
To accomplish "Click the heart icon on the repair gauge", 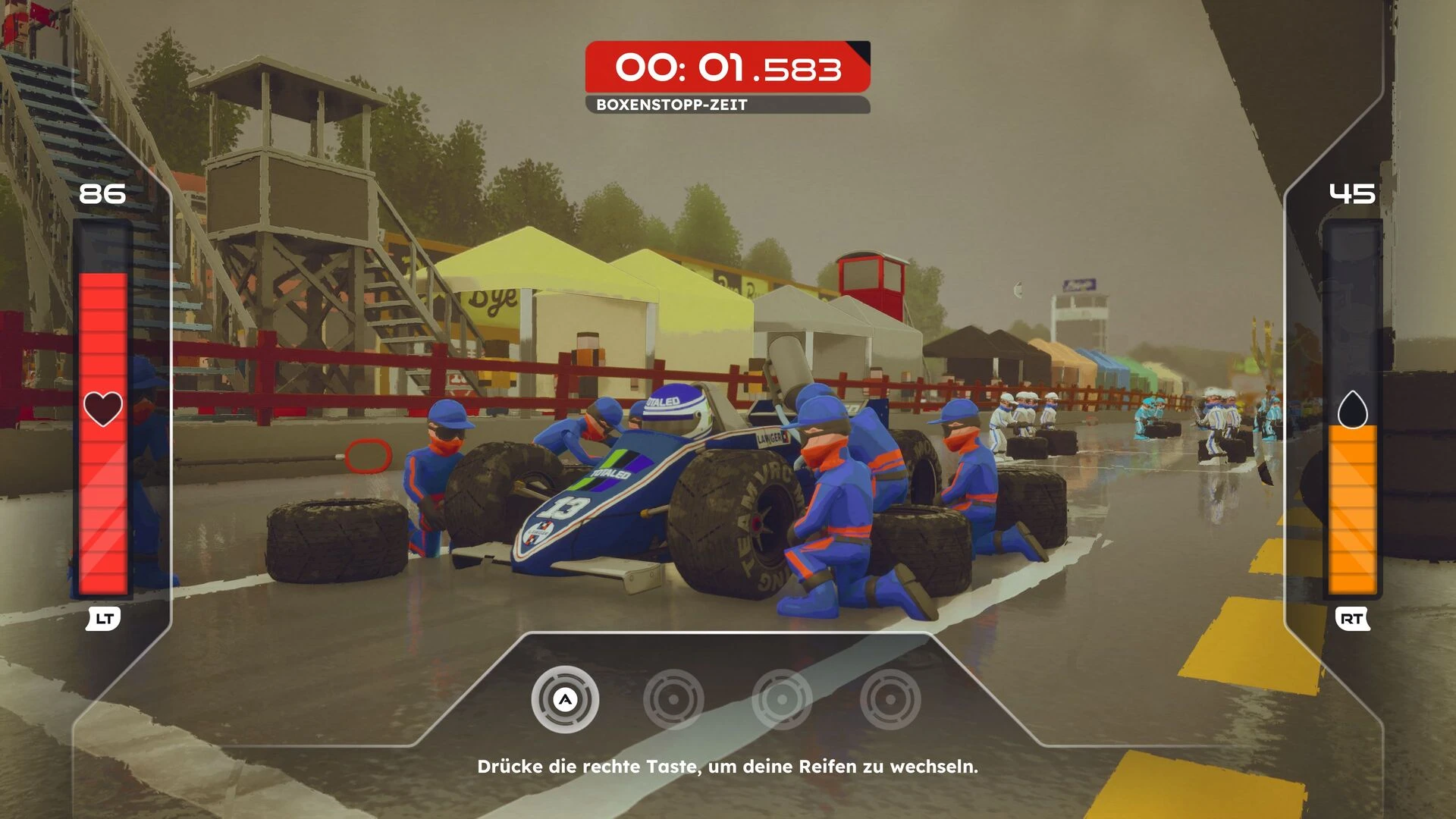I will (102, 409).
